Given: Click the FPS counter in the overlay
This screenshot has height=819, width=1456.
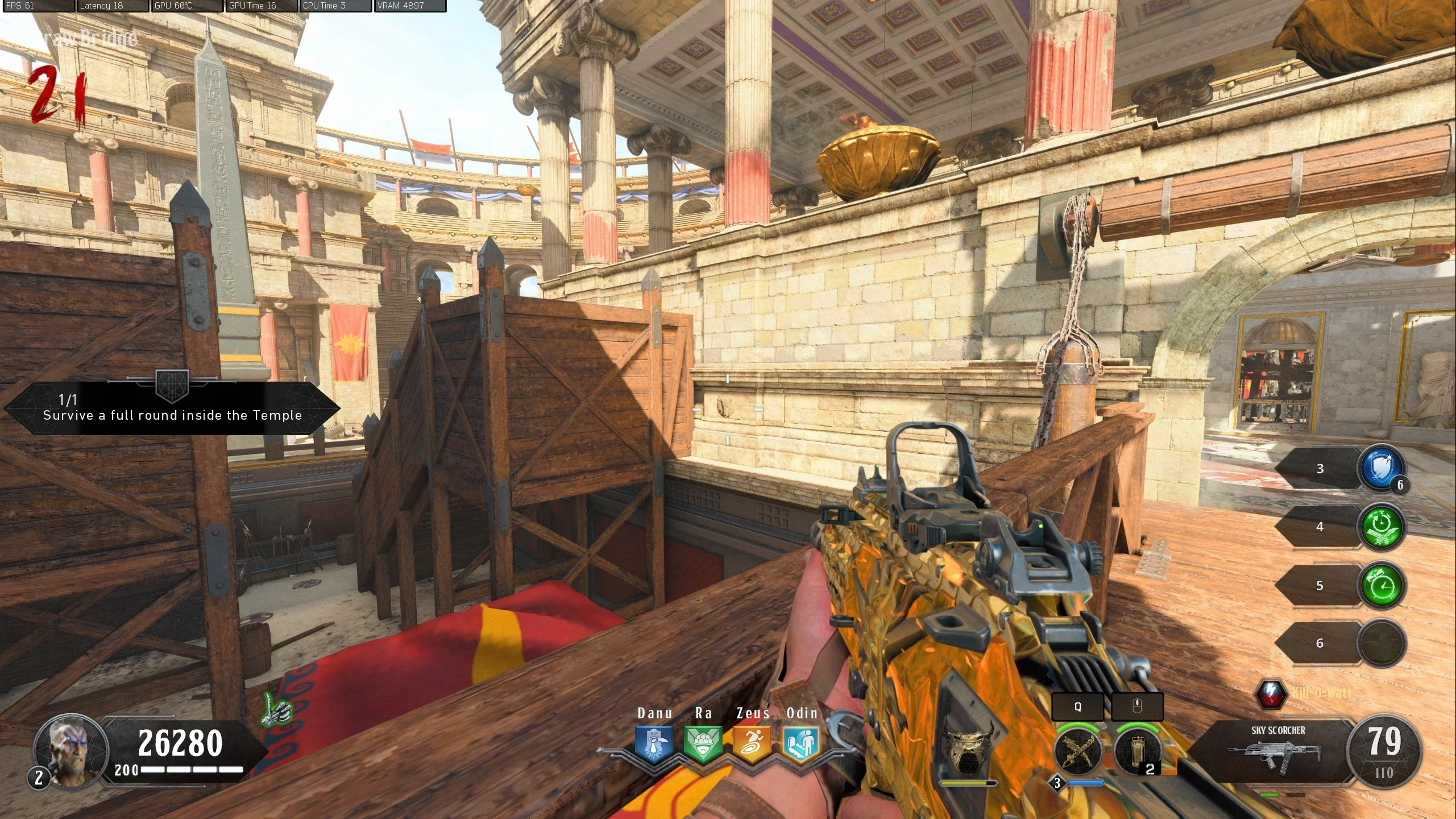Looking at the screenshot, I should tap(37, 6).
